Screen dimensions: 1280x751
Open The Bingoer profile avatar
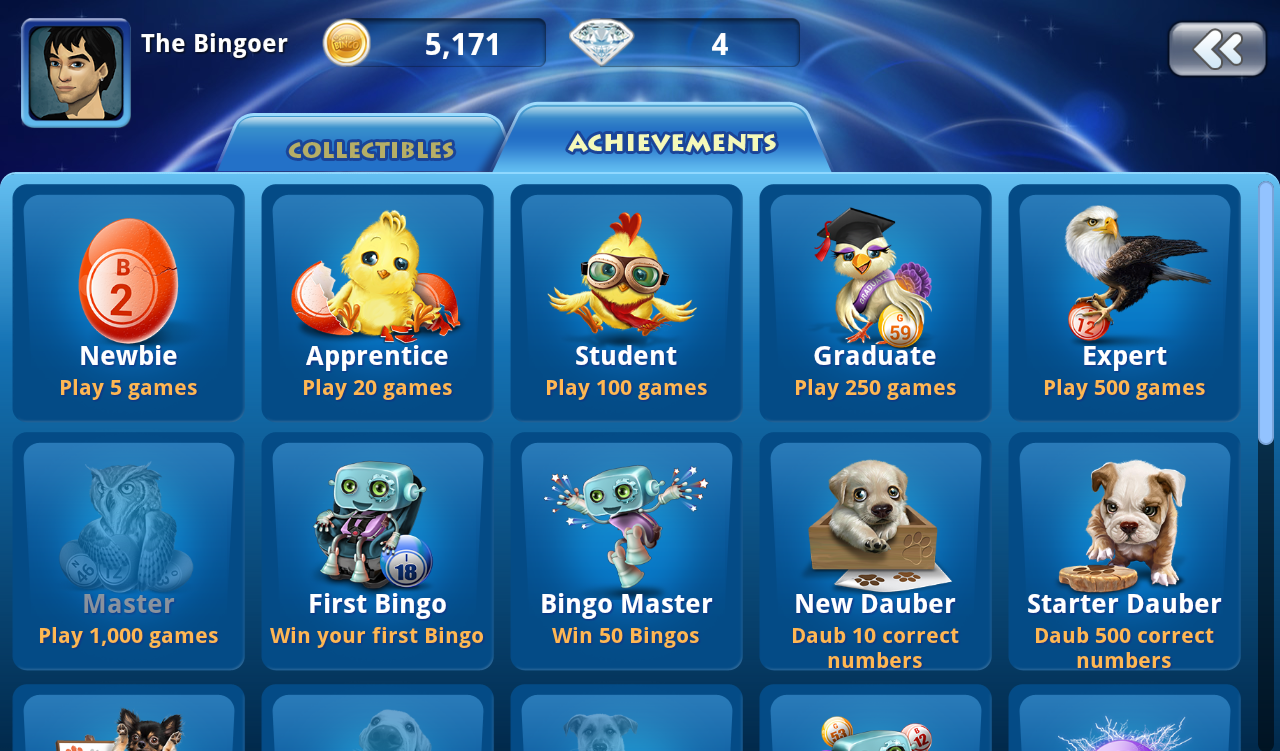[76, 73]
